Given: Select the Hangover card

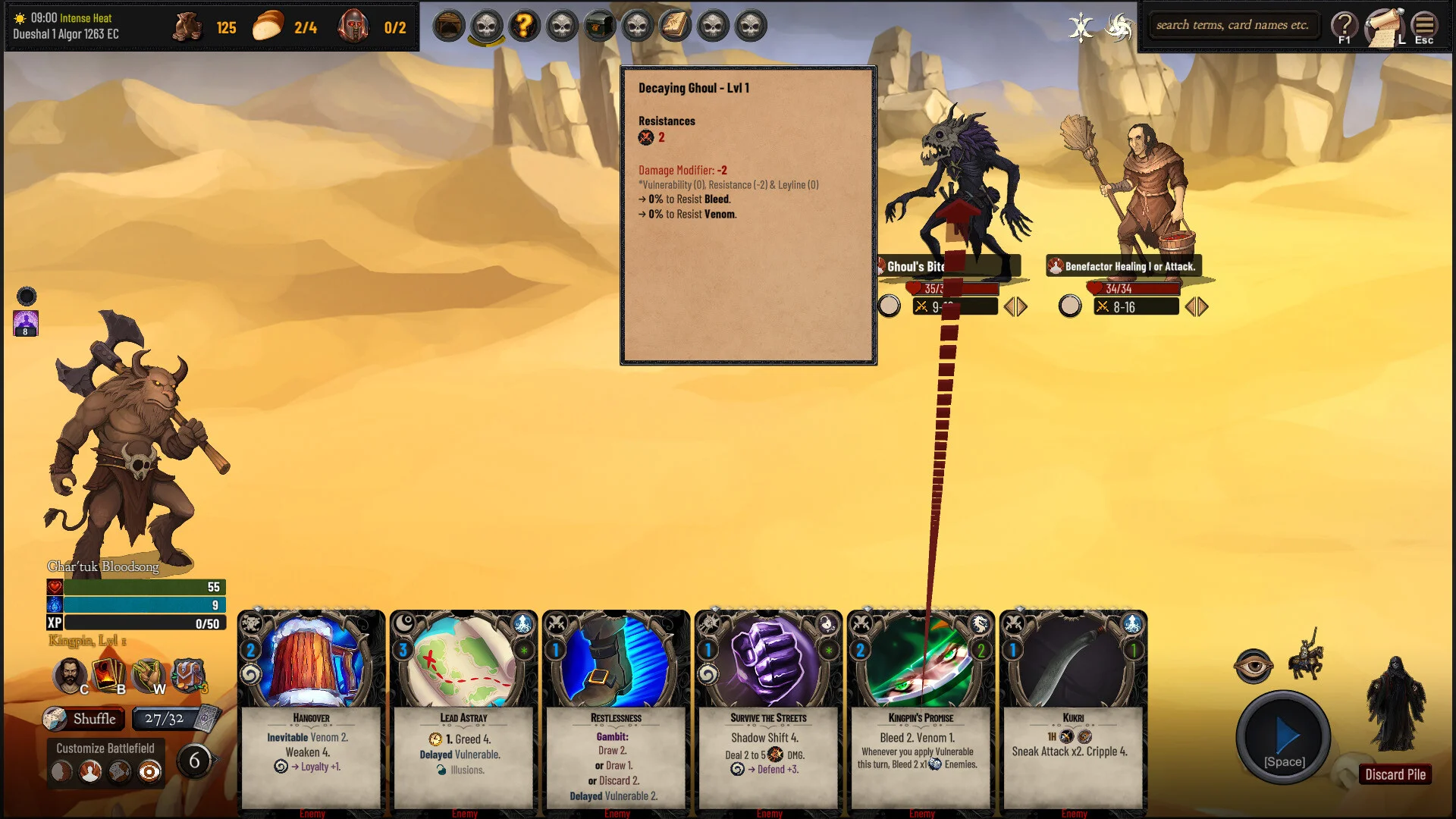Looking at the screenshot, I should [311, 713].
